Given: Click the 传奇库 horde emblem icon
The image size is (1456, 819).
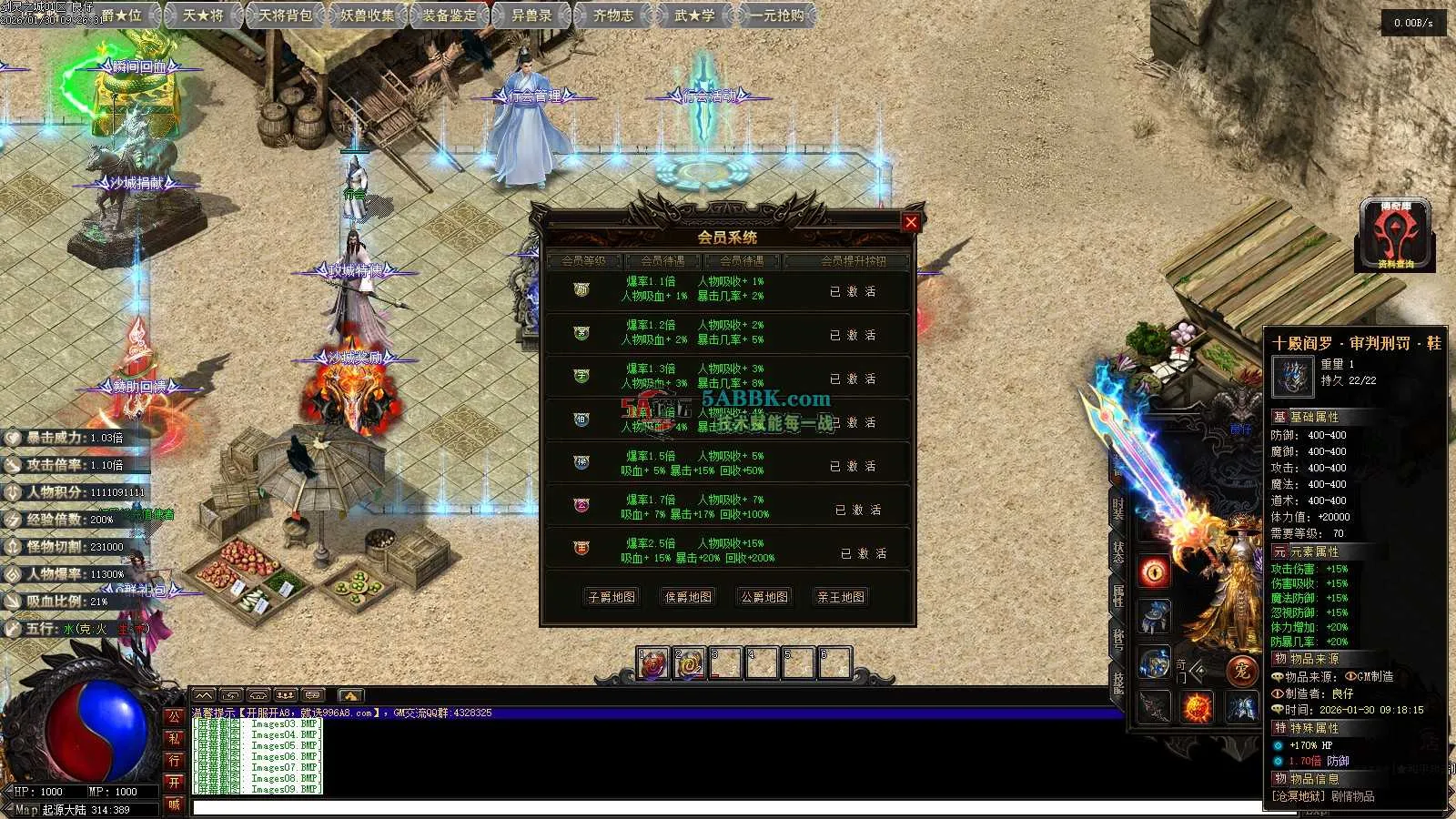Looking at the screenshot, I should tap(1395, 235).
